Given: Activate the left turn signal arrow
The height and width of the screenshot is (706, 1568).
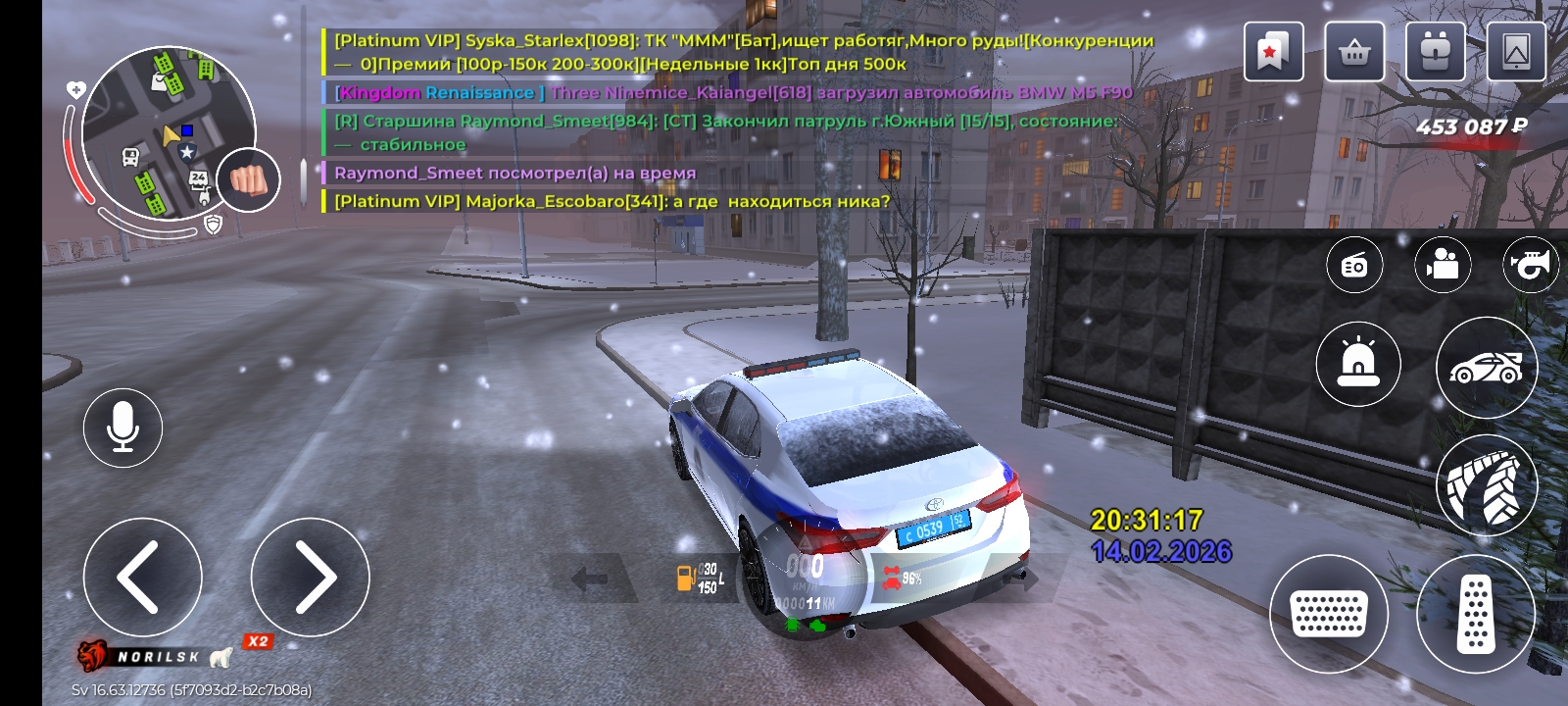Looking at the screenshot, I should tap(589, 580).
